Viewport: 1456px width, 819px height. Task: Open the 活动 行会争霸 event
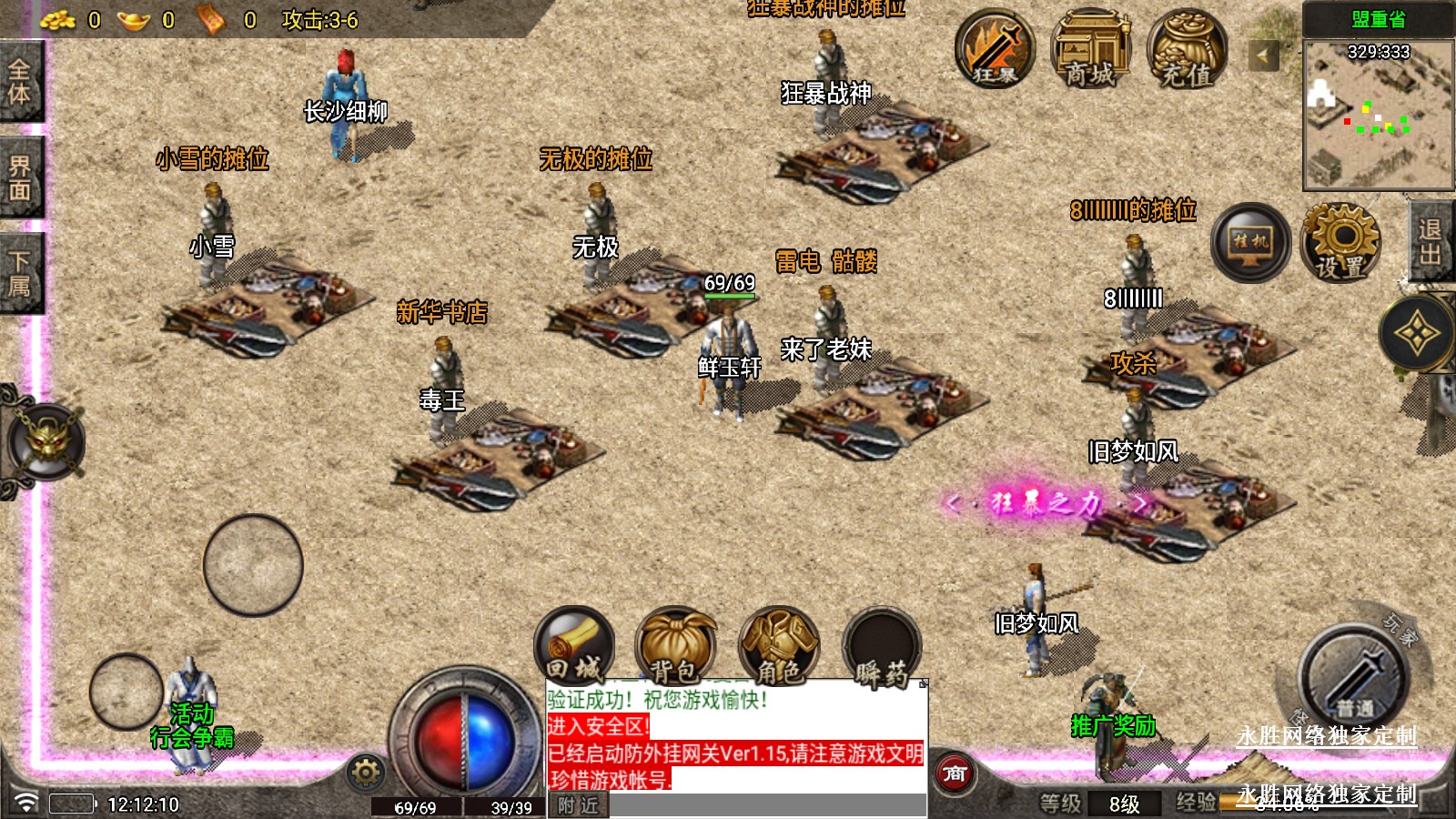pos(192,725)
